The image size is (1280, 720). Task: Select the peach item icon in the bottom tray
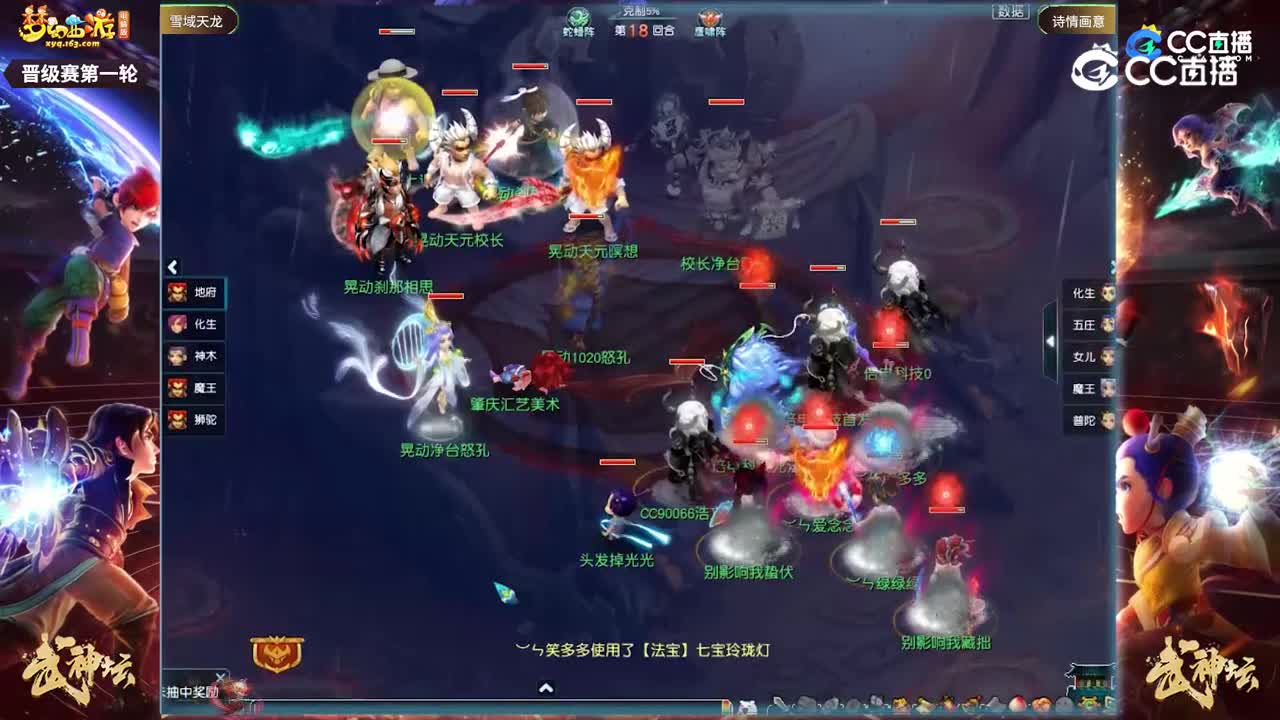1016,705
